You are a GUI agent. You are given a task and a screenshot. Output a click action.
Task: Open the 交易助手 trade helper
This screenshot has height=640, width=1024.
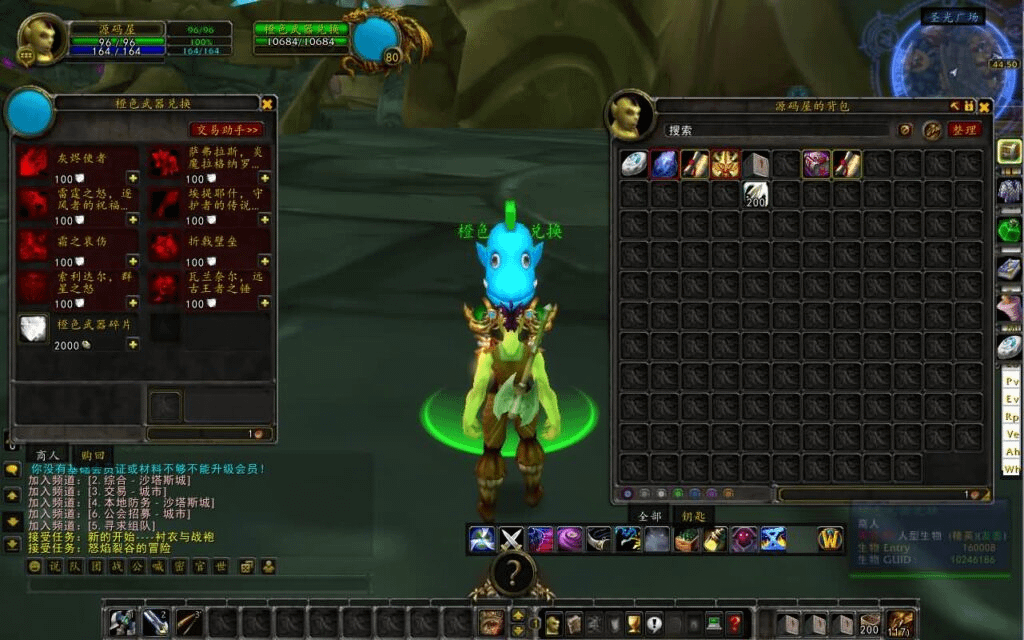[227, 129]
